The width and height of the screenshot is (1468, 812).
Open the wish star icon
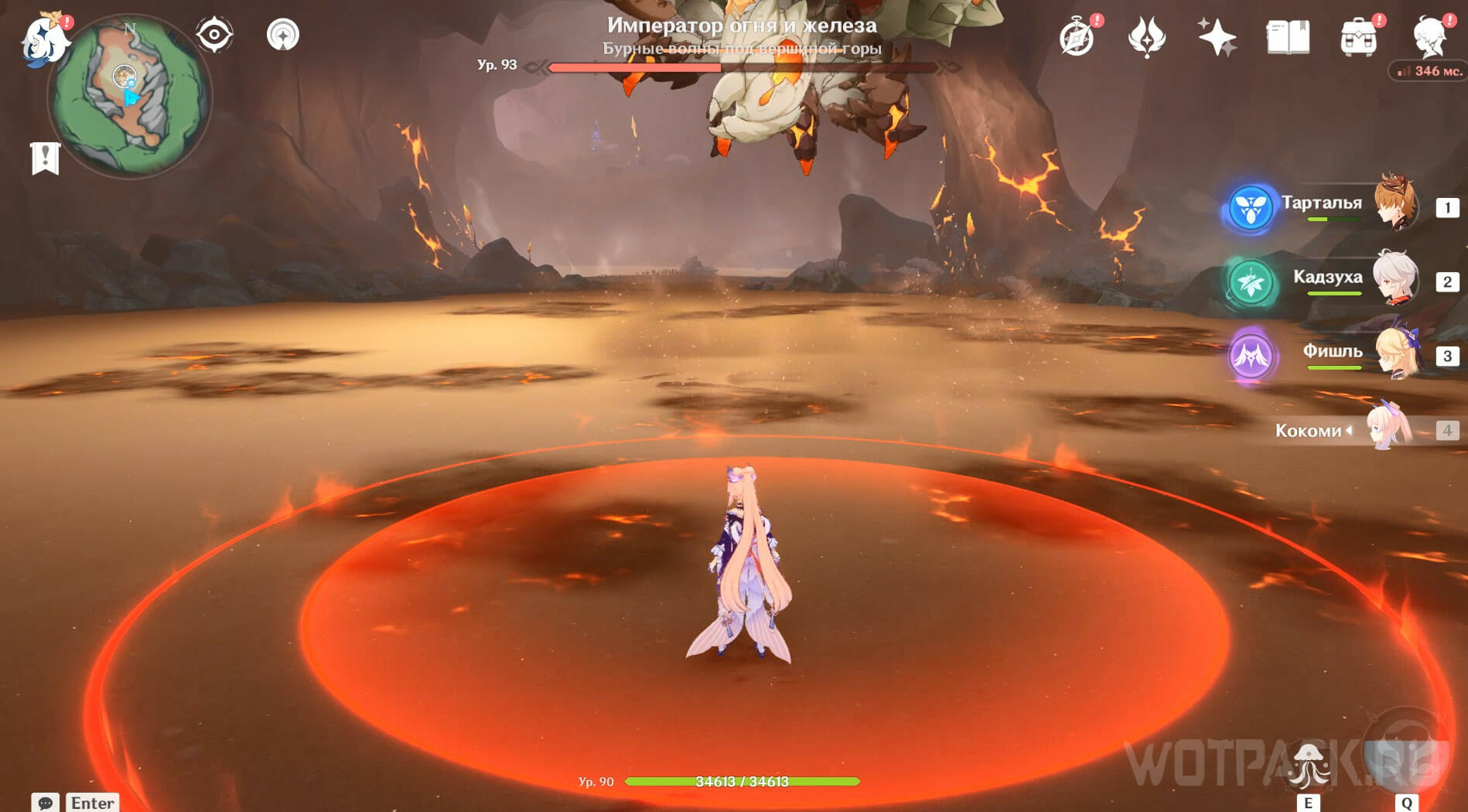pyautogui.click(x=1217, y=37)
